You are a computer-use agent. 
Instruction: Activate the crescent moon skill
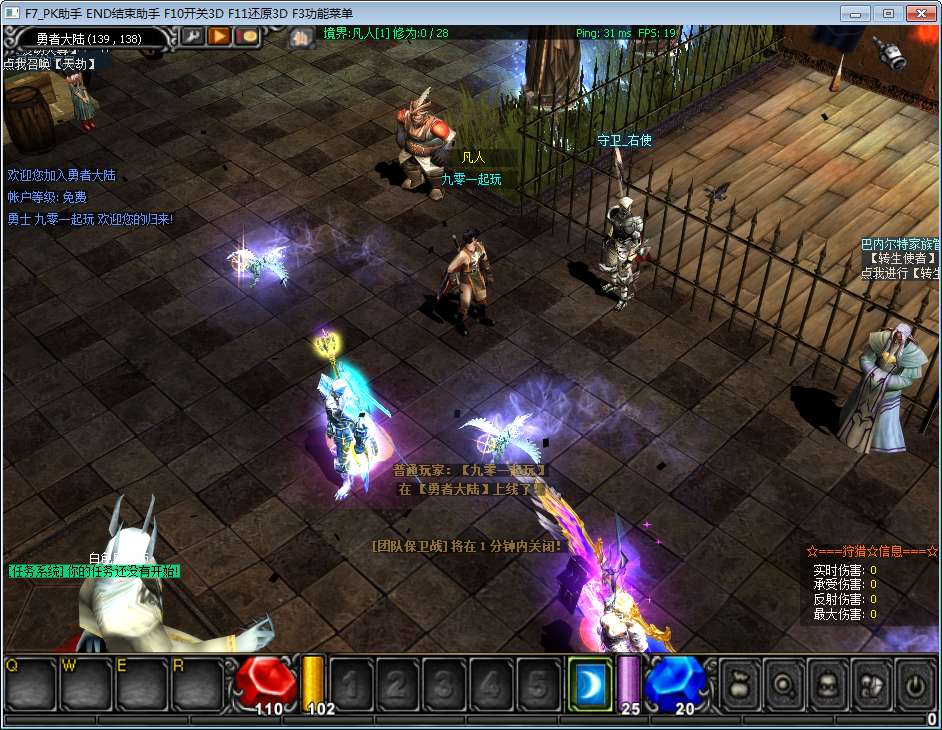coord(591,685)
